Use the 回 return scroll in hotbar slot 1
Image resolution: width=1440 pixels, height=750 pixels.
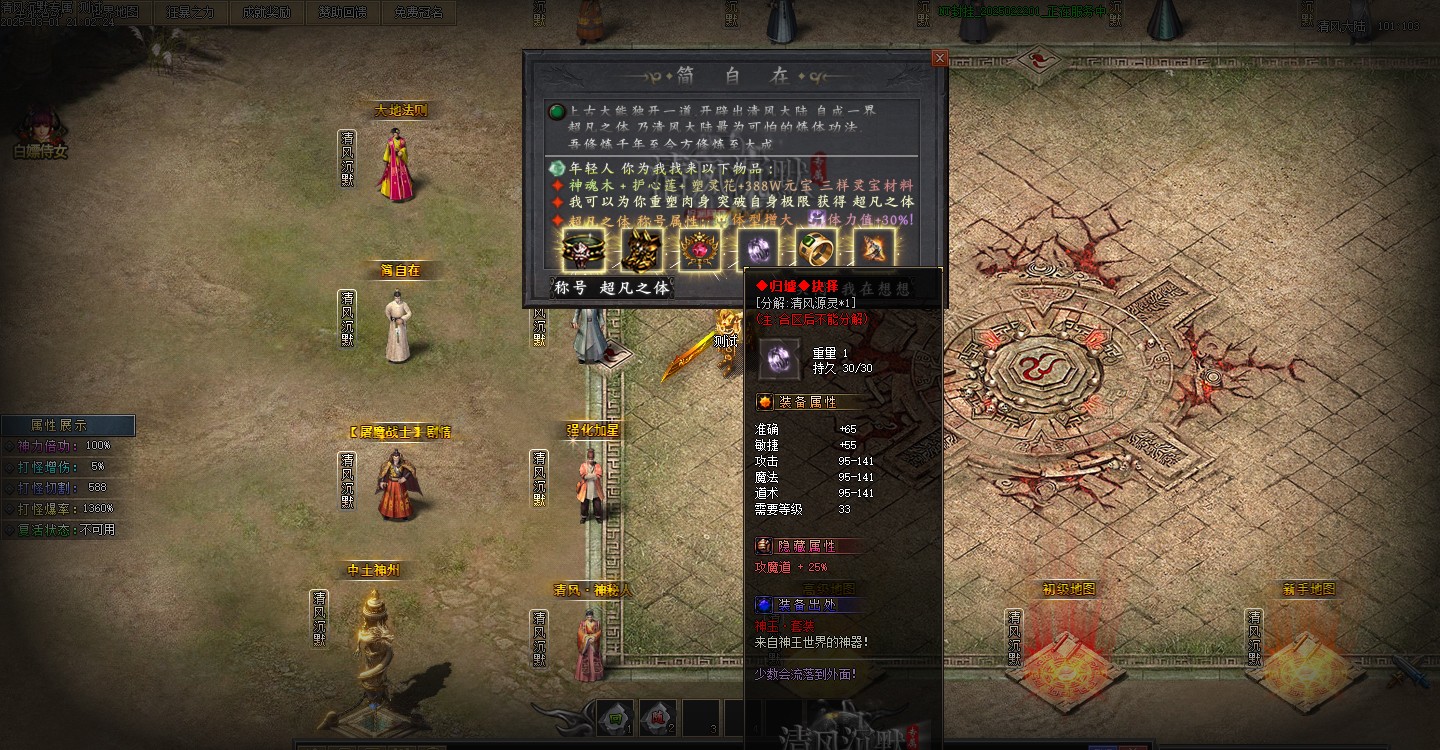click(x=614, y=718)
